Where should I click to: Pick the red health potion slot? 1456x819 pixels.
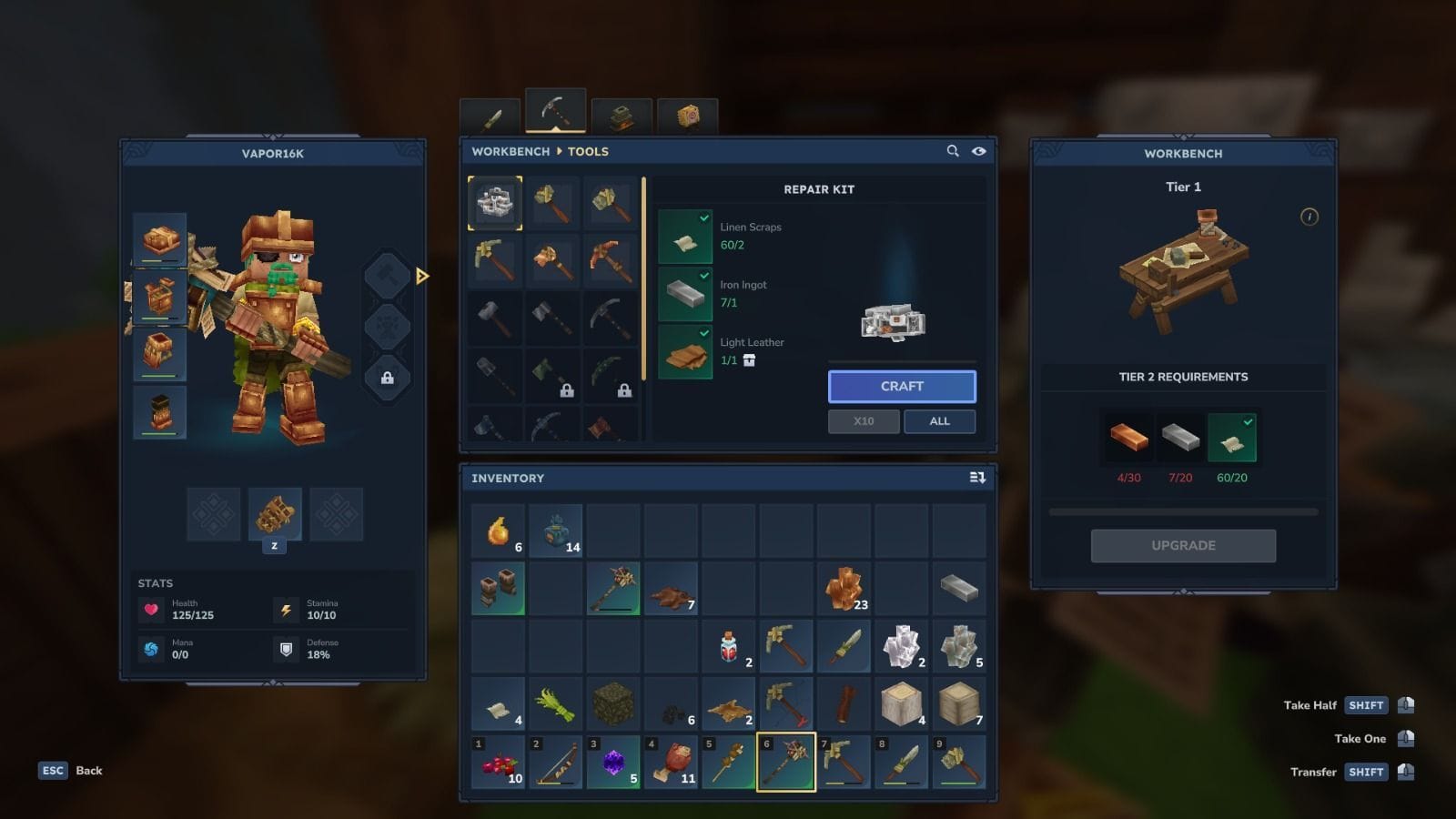[729, 647]
